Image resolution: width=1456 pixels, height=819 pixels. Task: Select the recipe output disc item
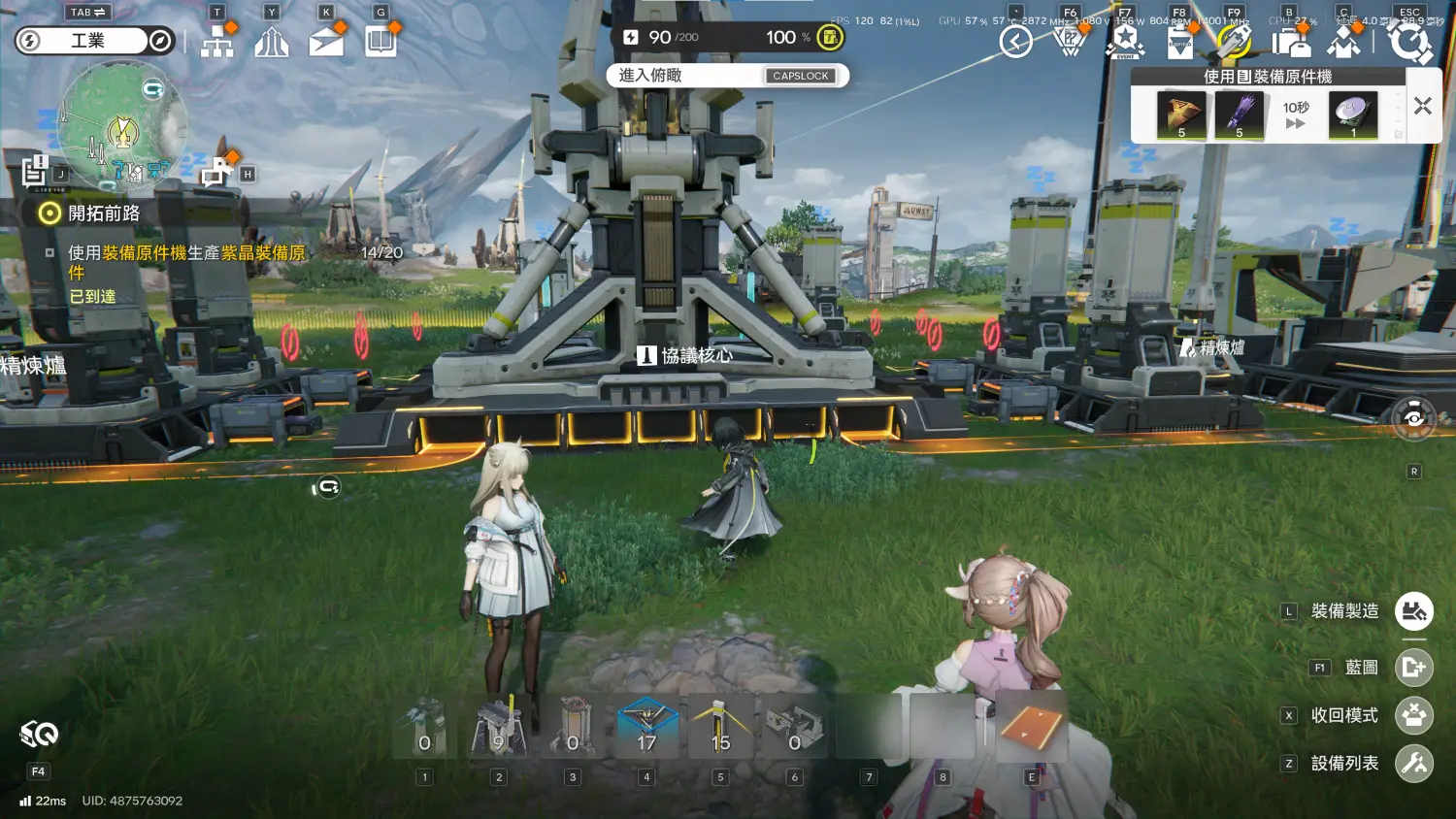point(1352,115)
